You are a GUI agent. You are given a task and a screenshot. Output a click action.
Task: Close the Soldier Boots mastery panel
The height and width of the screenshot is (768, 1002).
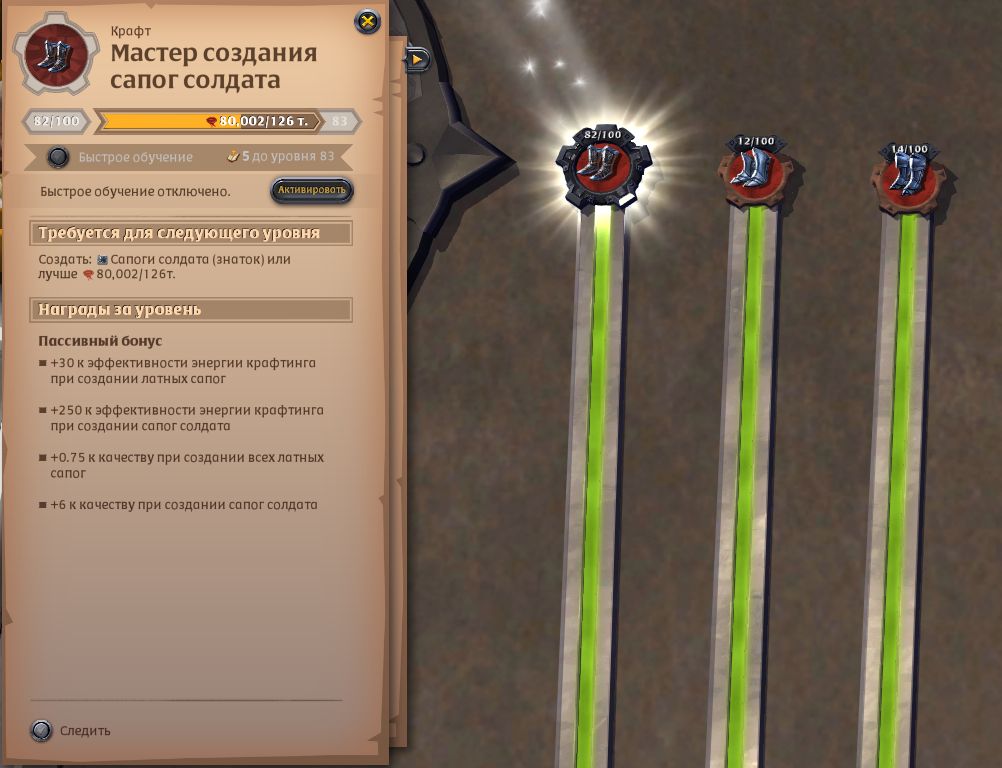click(x=368, y=22)
